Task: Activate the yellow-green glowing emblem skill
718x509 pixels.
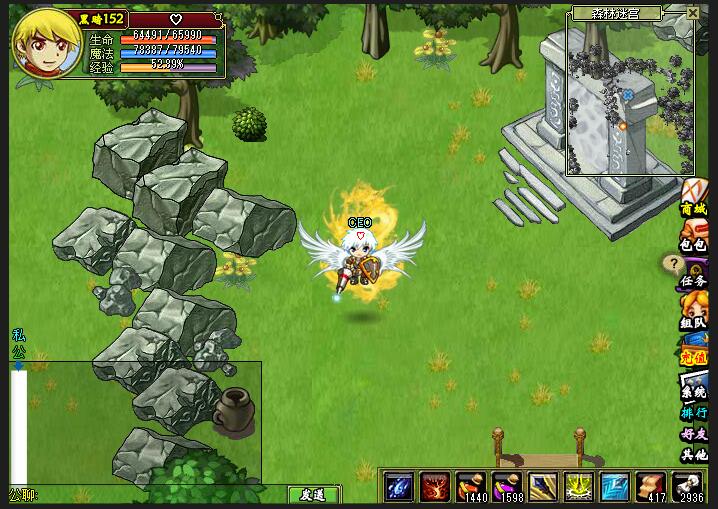Action: tap(579, 487)
